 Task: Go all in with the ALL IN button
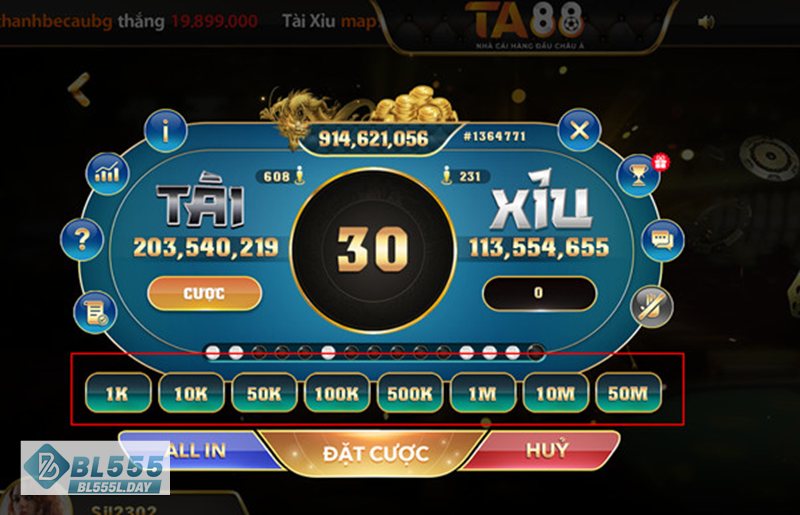pos(200,450)
